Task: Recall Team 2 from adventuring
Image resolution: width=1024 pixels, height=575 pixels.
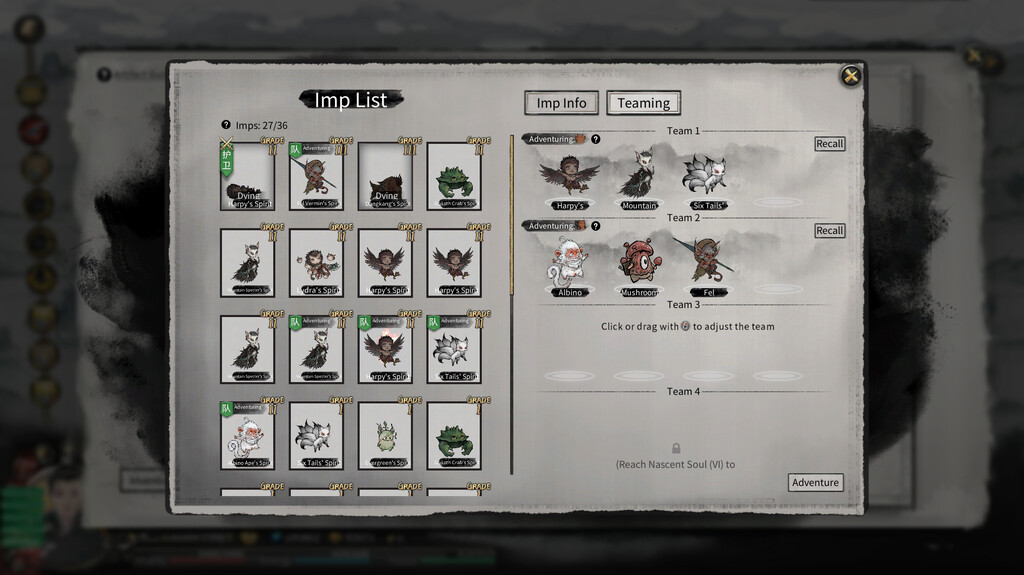Action: click(829, 231)
